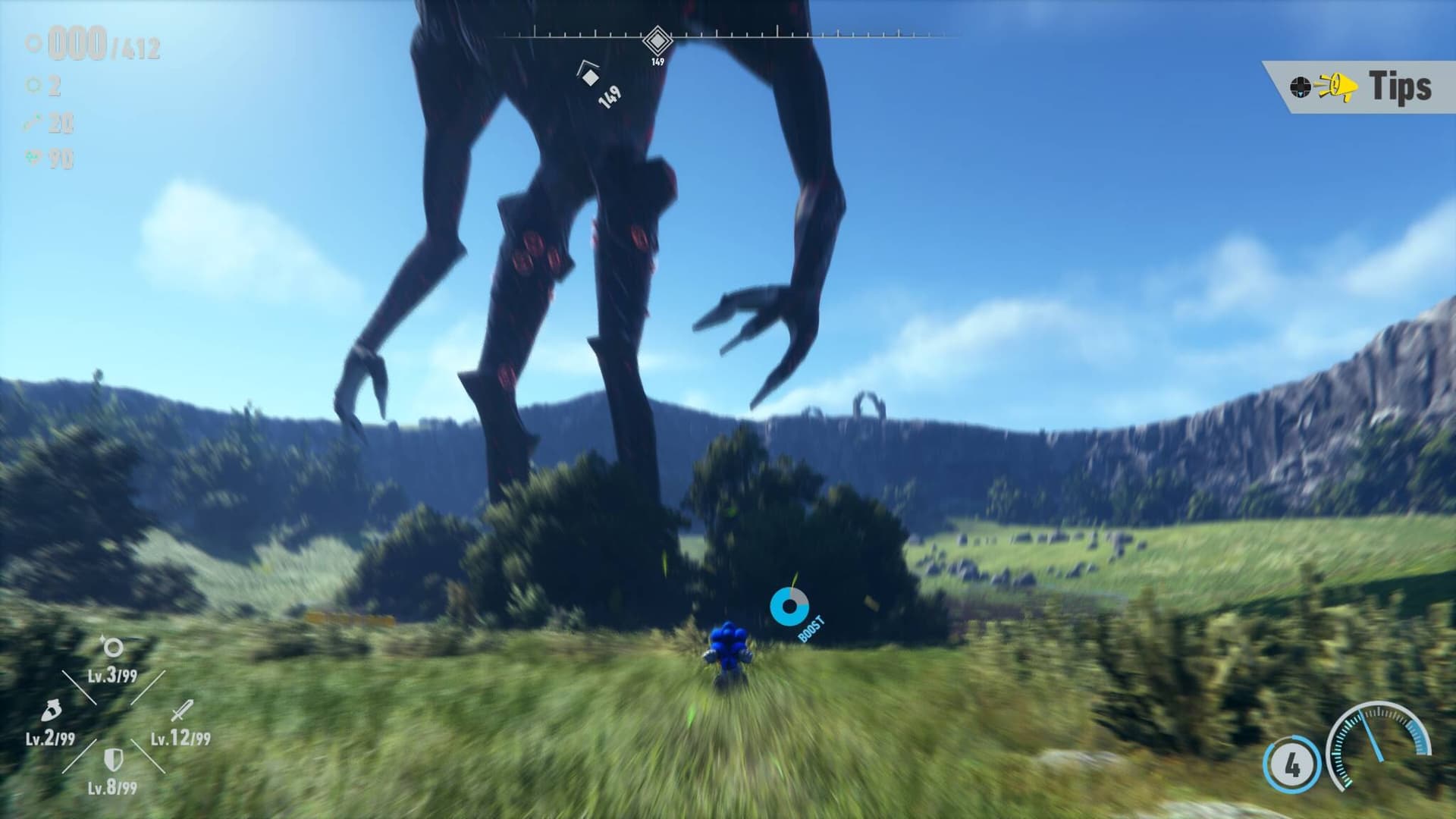1456x819 pixels.
Task: Select the seed collectible icon showing 2
Action: click(x=32, y=85)
